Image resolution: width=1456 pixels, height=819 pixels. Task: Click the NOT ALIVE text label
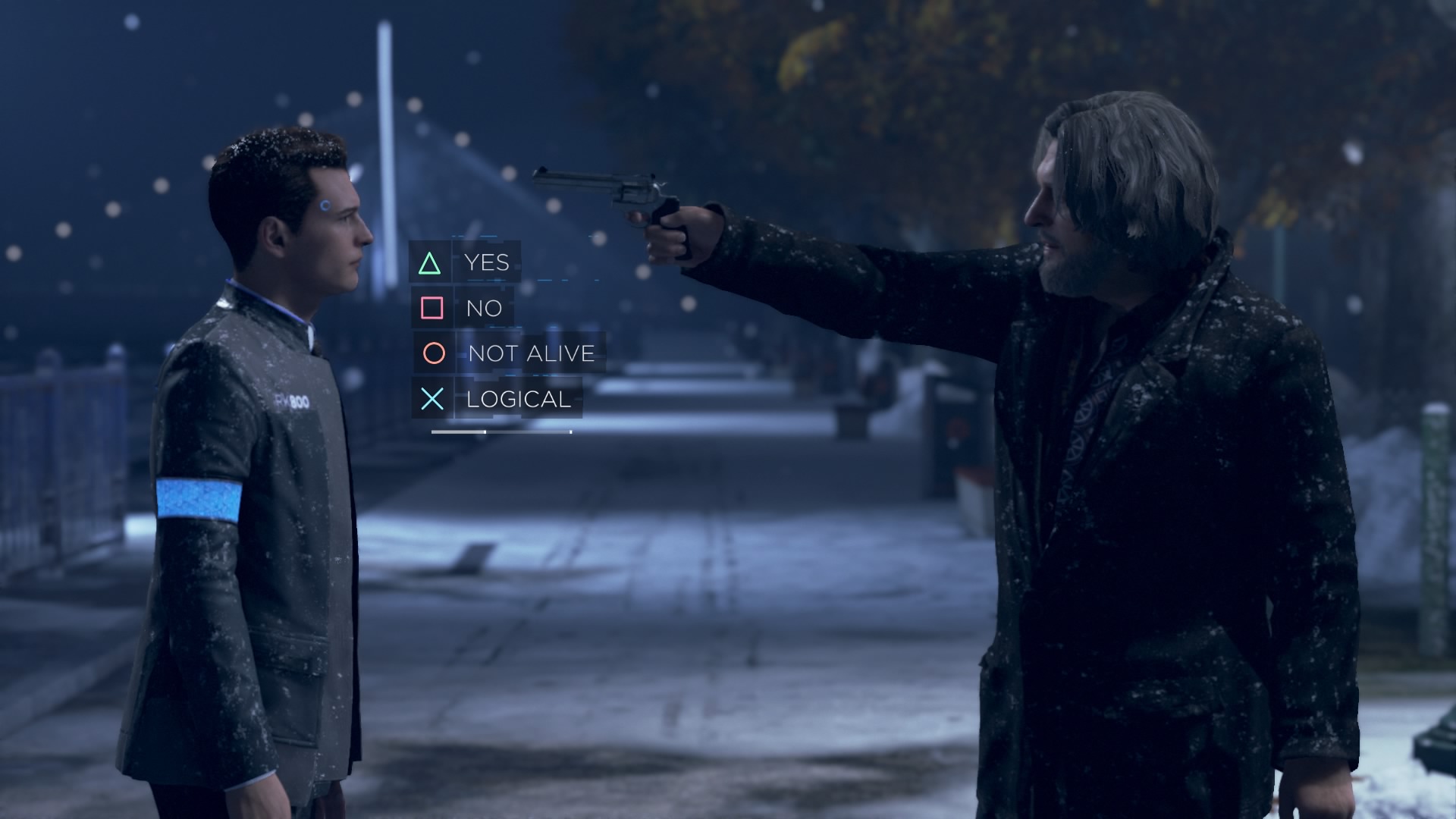click(x=531, y=353)
